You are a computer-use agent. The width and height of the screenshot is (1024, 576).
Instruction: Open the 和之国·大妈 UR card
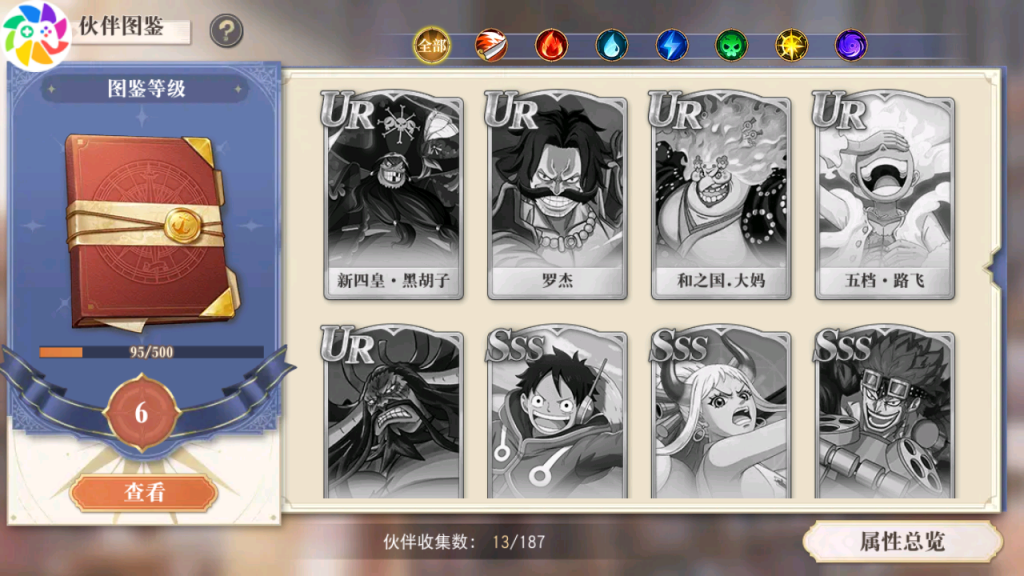coord(721,197)
